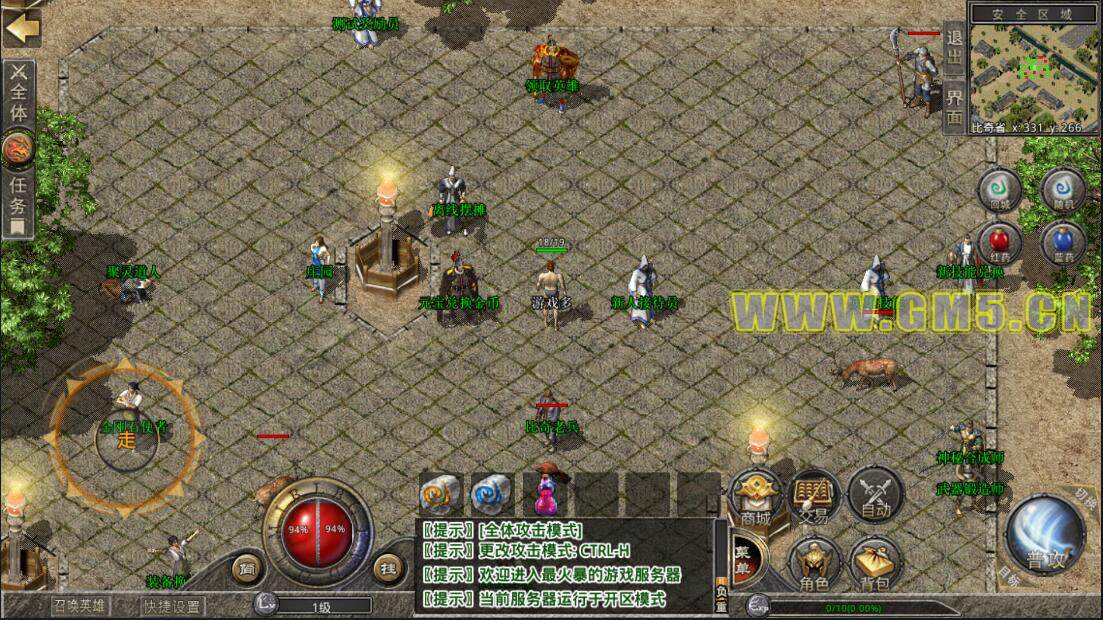The width and height of the screenshot is (1103, 620).
Task: Use the 回城 return-to-town scroll button
Action: pyautogui.click(x=999, y=189)
